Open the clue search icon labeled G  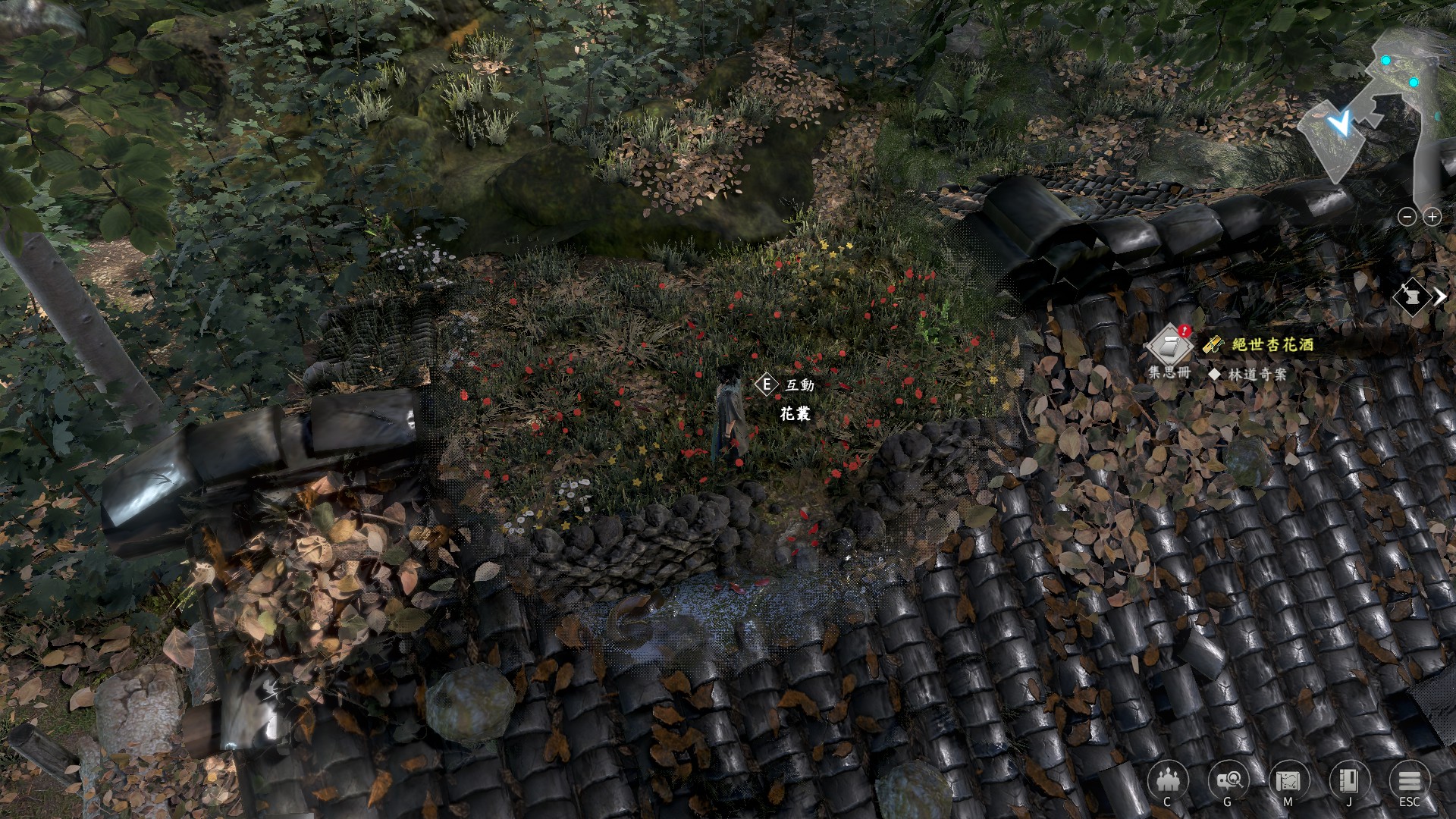1228,780
